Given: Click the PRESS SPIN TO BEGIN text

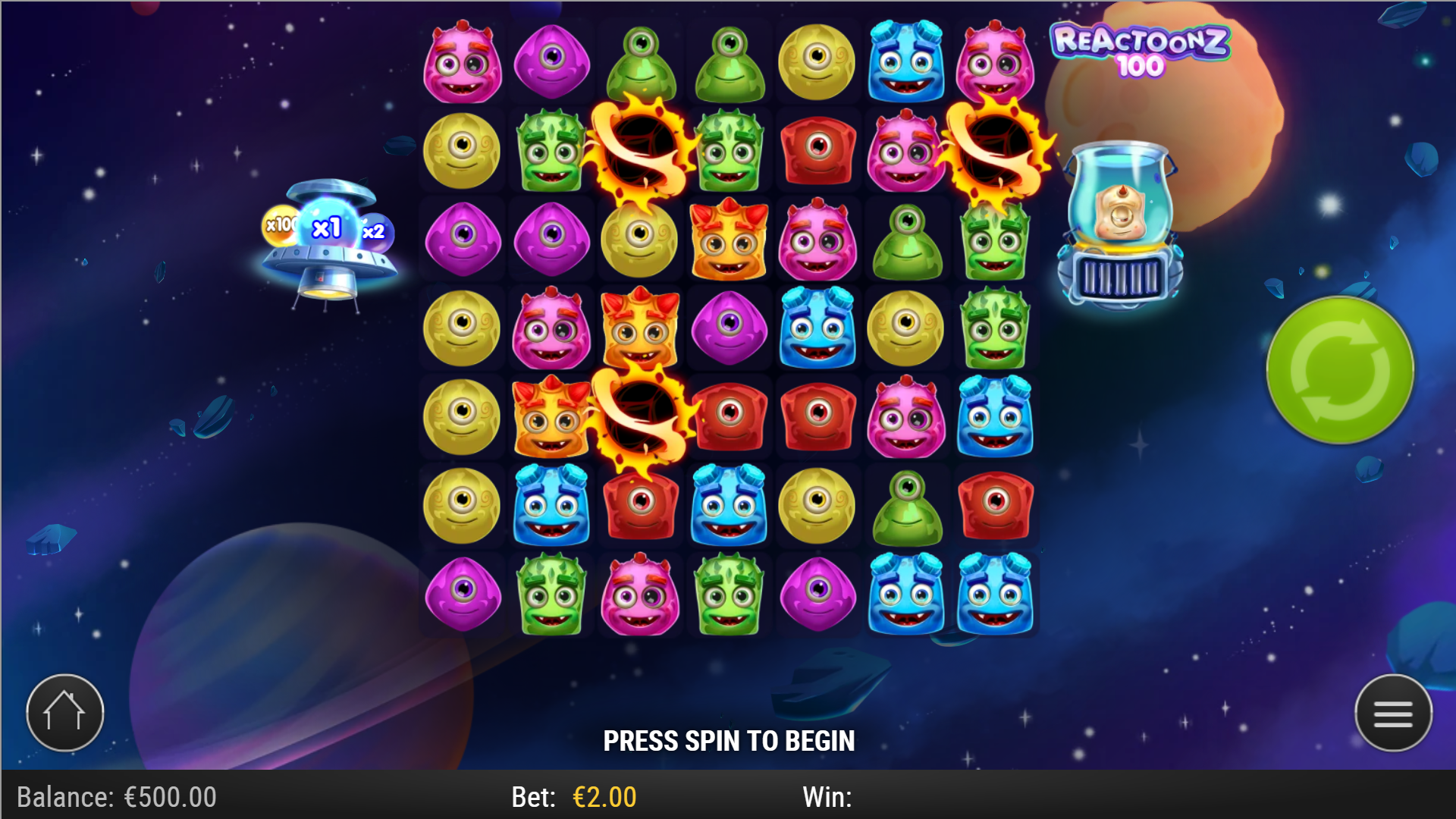Looking at the screenshot, I should tap(729, 740).
